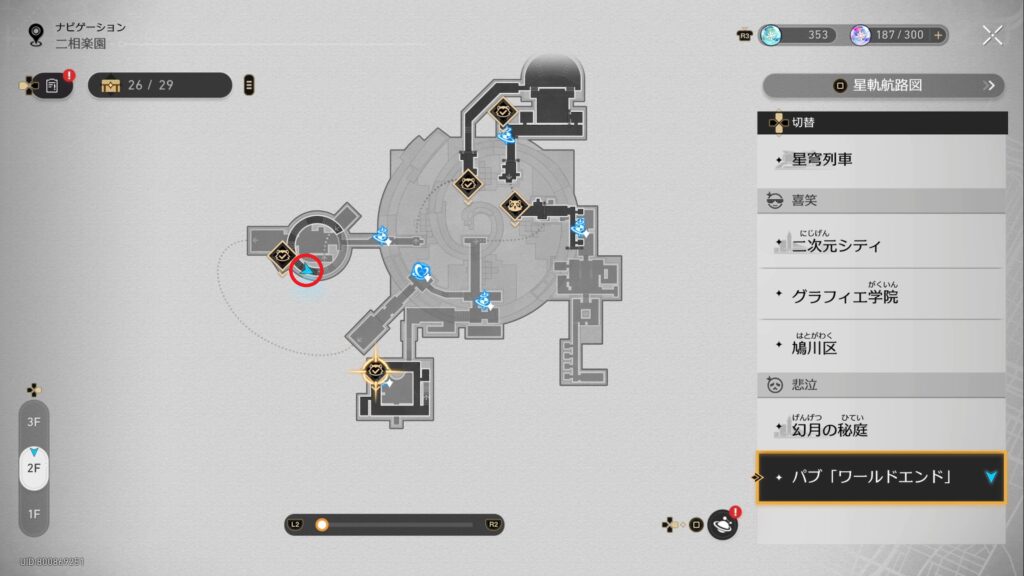
Task: Expand the list toggle beside the chest counter
Action: (249, 85)
